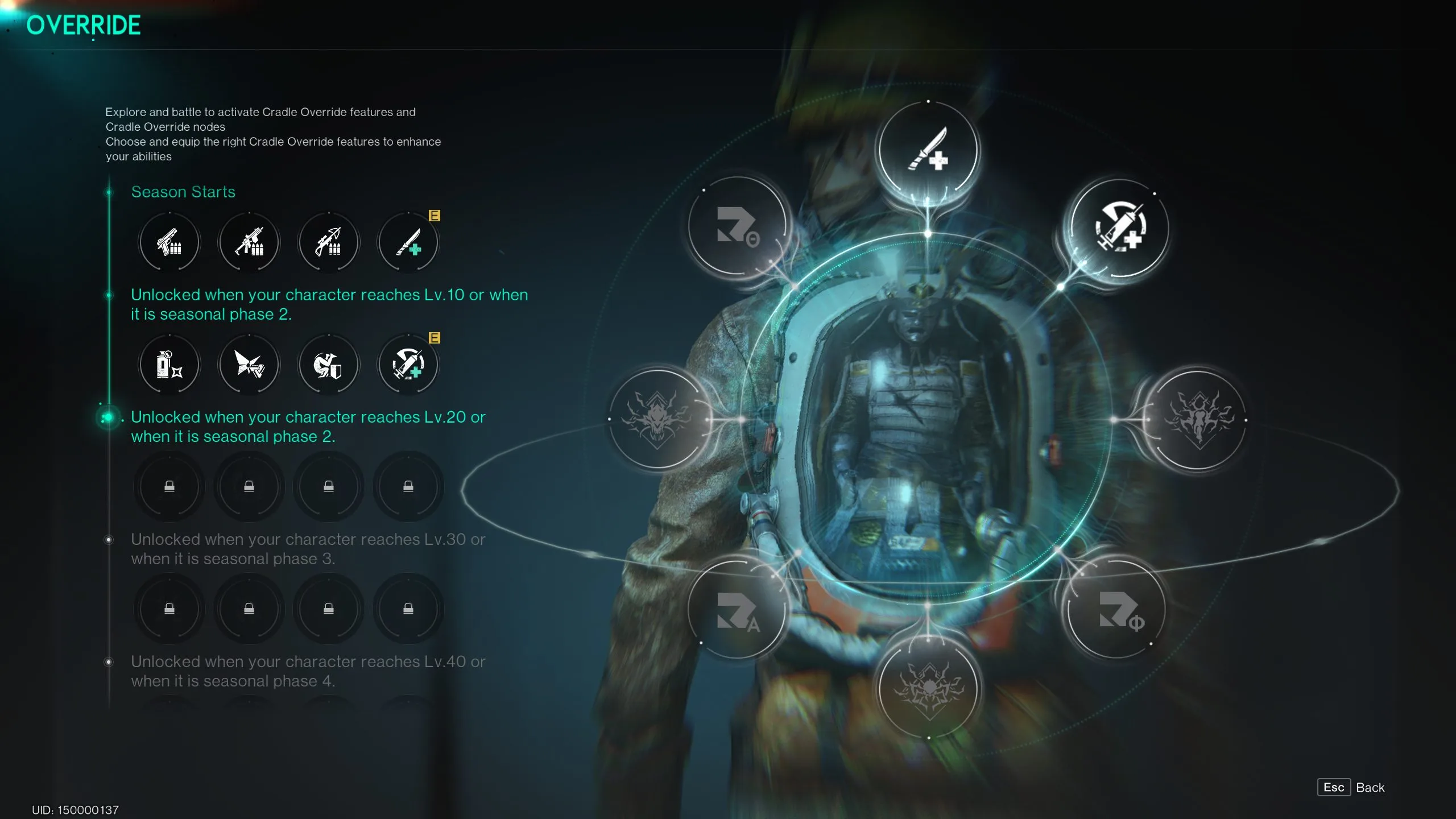This screenshot has height=819, width=1456.
Task: Select the butterfly emblem override feature
Action: pyautogui.click(x=249, y=365)
